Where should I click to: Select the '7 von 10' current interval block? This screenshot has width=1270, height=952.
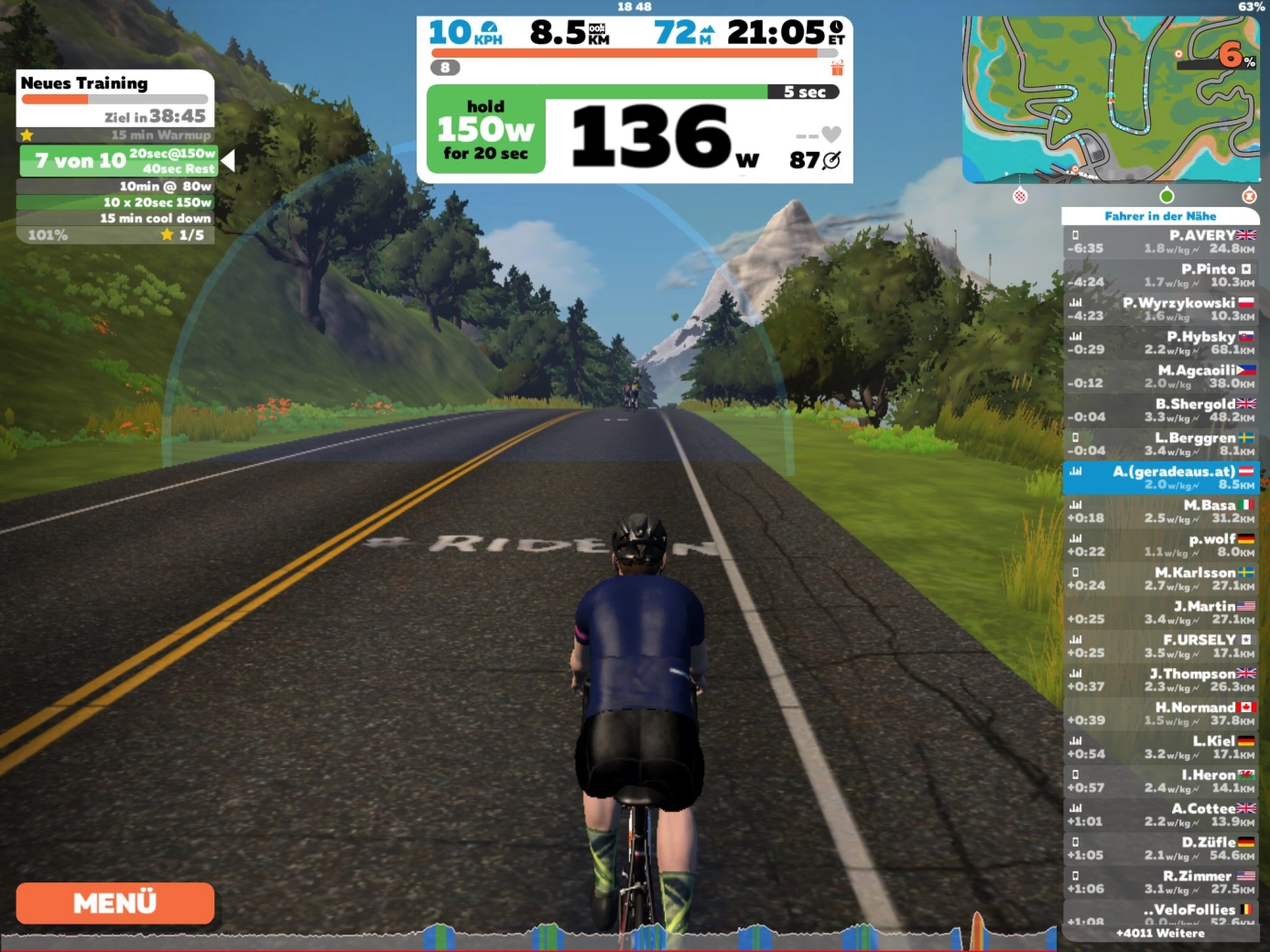pyautogui.click(x=117, y=161)
